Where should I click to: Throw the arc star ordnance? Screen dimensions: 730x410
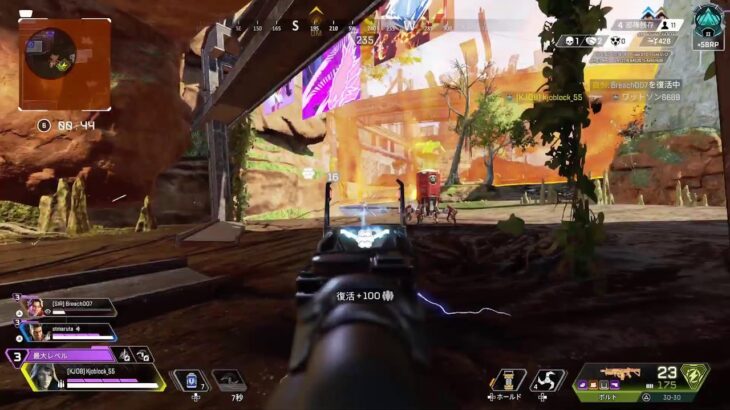(546, 380)
